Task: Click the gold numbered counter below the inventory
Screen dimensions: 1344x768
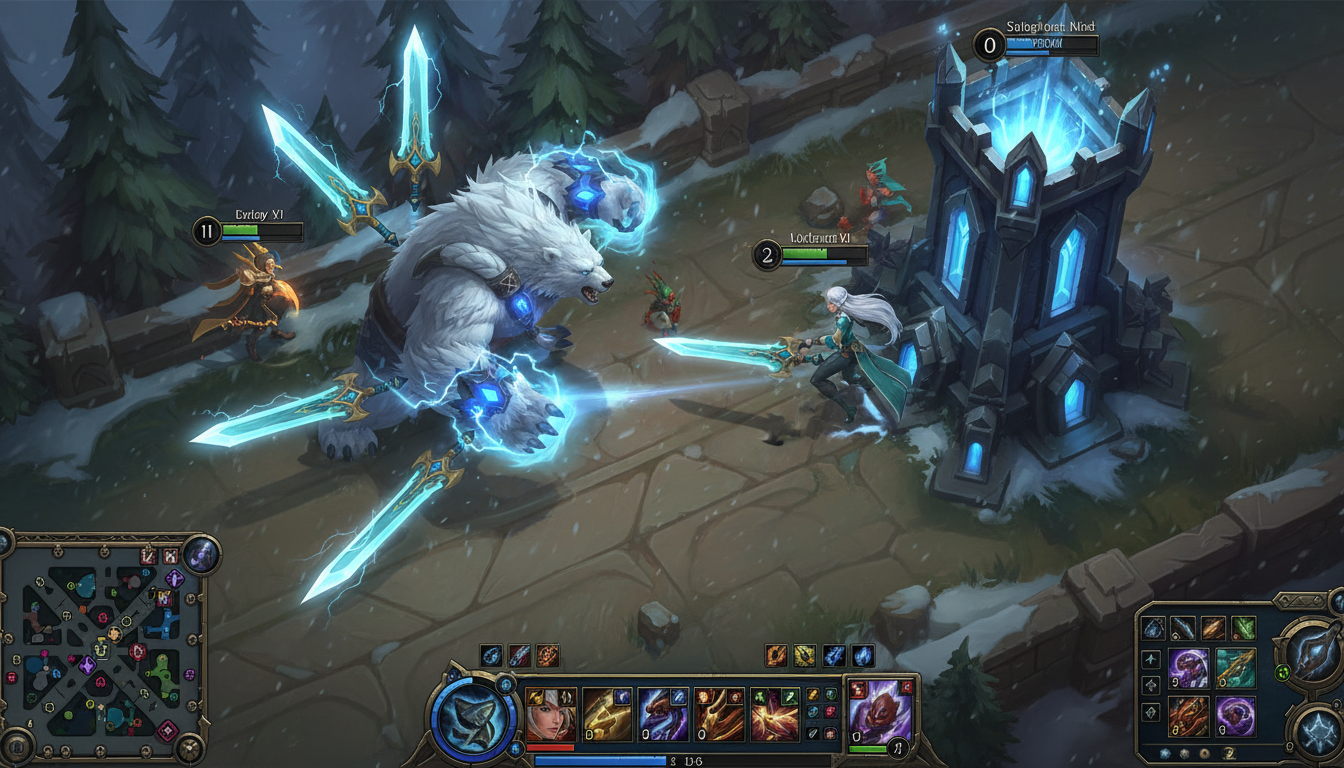Action: 1228,755
